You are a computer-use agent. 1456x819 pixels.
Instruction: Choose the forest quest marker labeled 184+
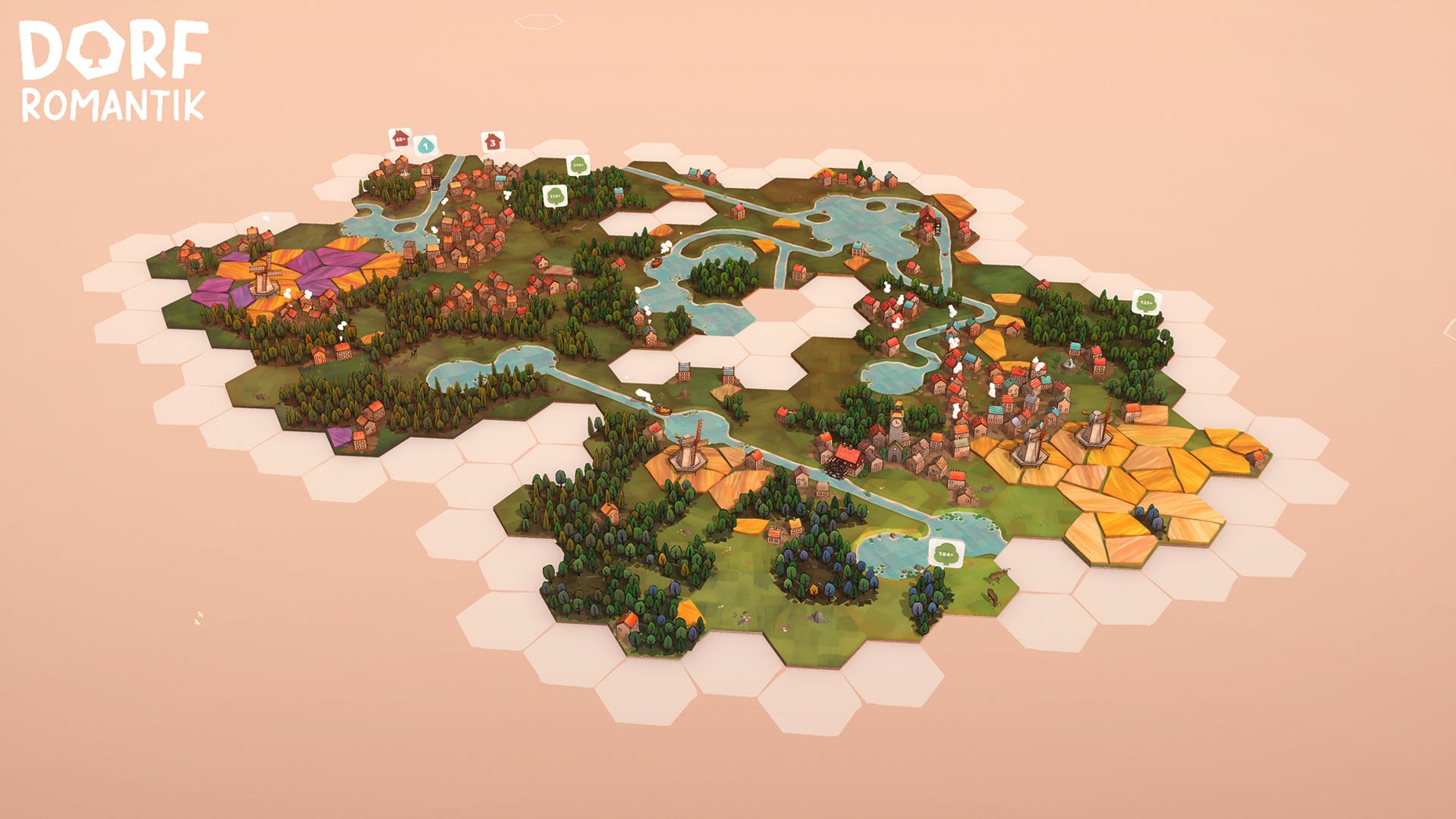tap(945, 554)
